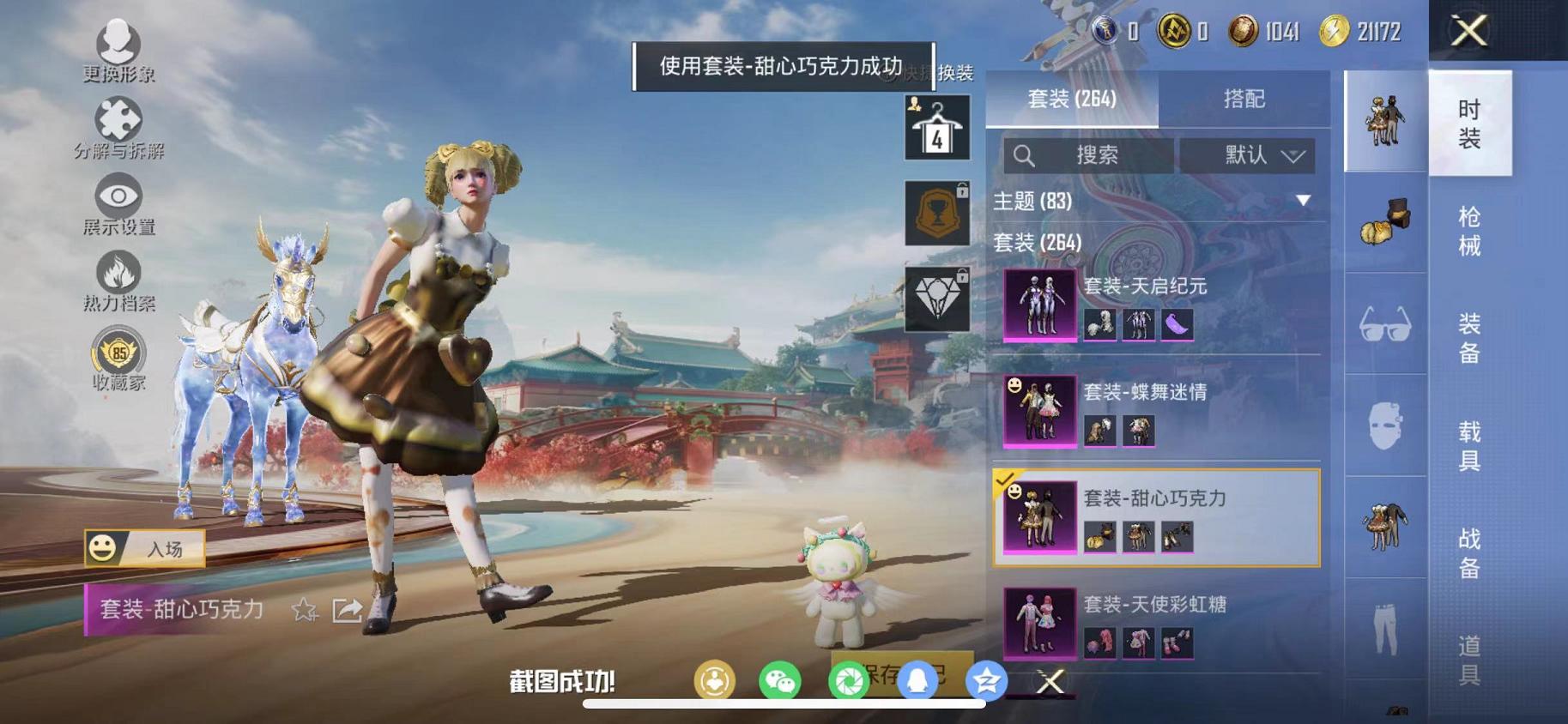Open the 收藏家 collector badge
The height and width of the screenshot is (724, 1568).
coord(117,352)
